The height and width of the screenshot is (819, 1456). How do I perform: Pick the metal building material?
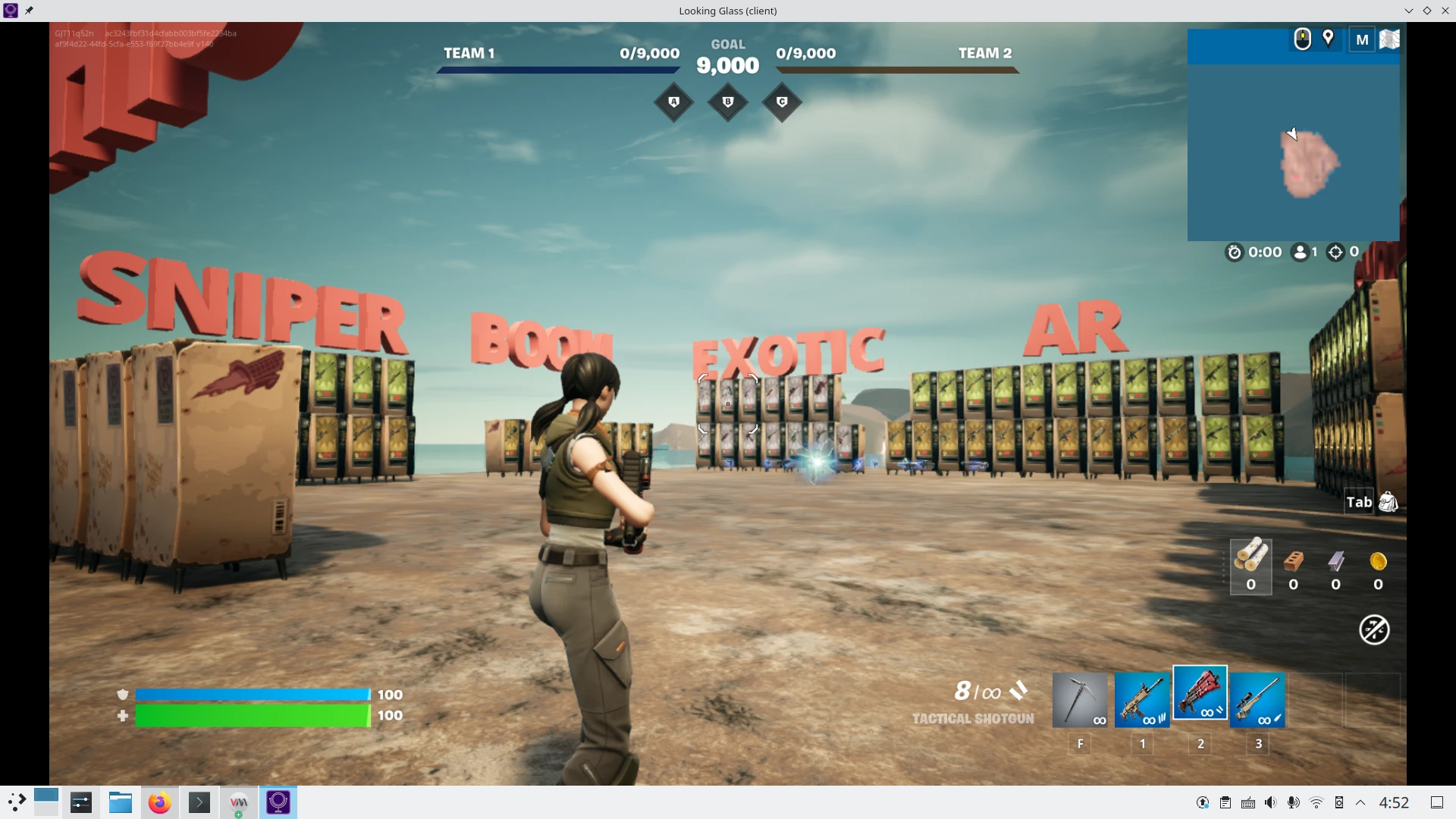pyautogui.click(x=1336, y=562)
